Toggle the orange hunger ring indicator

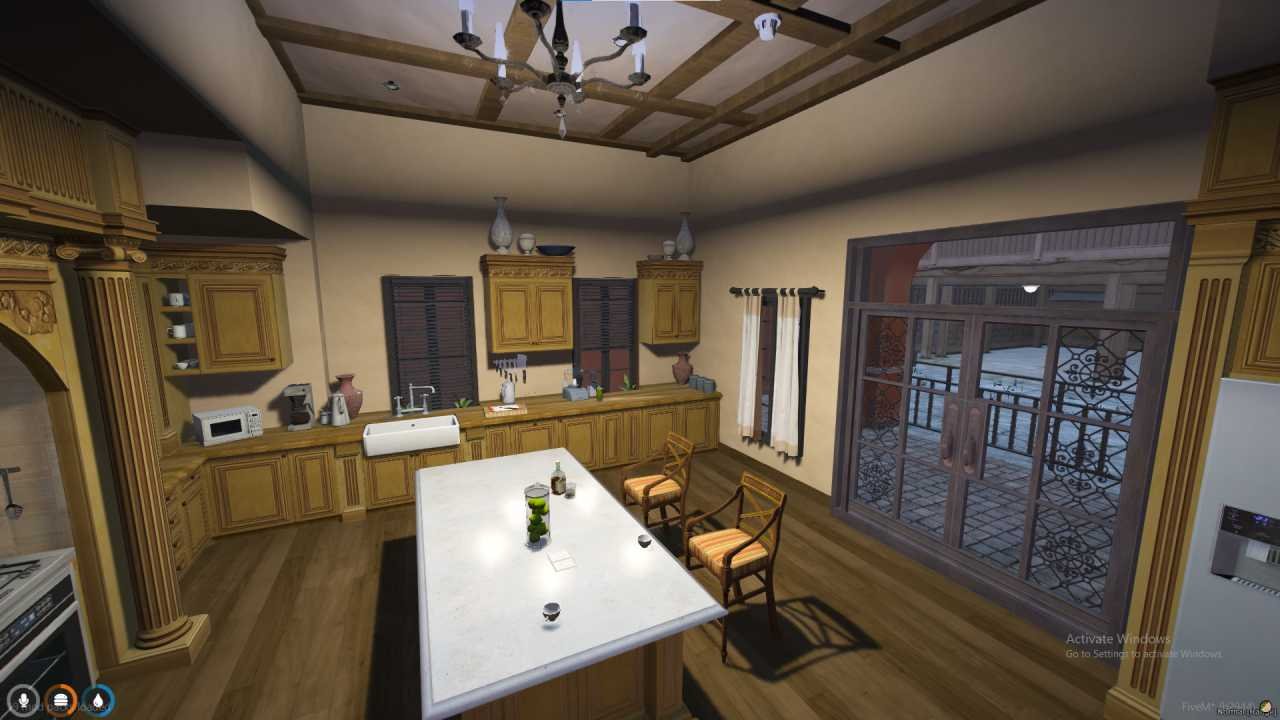pos(59,701)
